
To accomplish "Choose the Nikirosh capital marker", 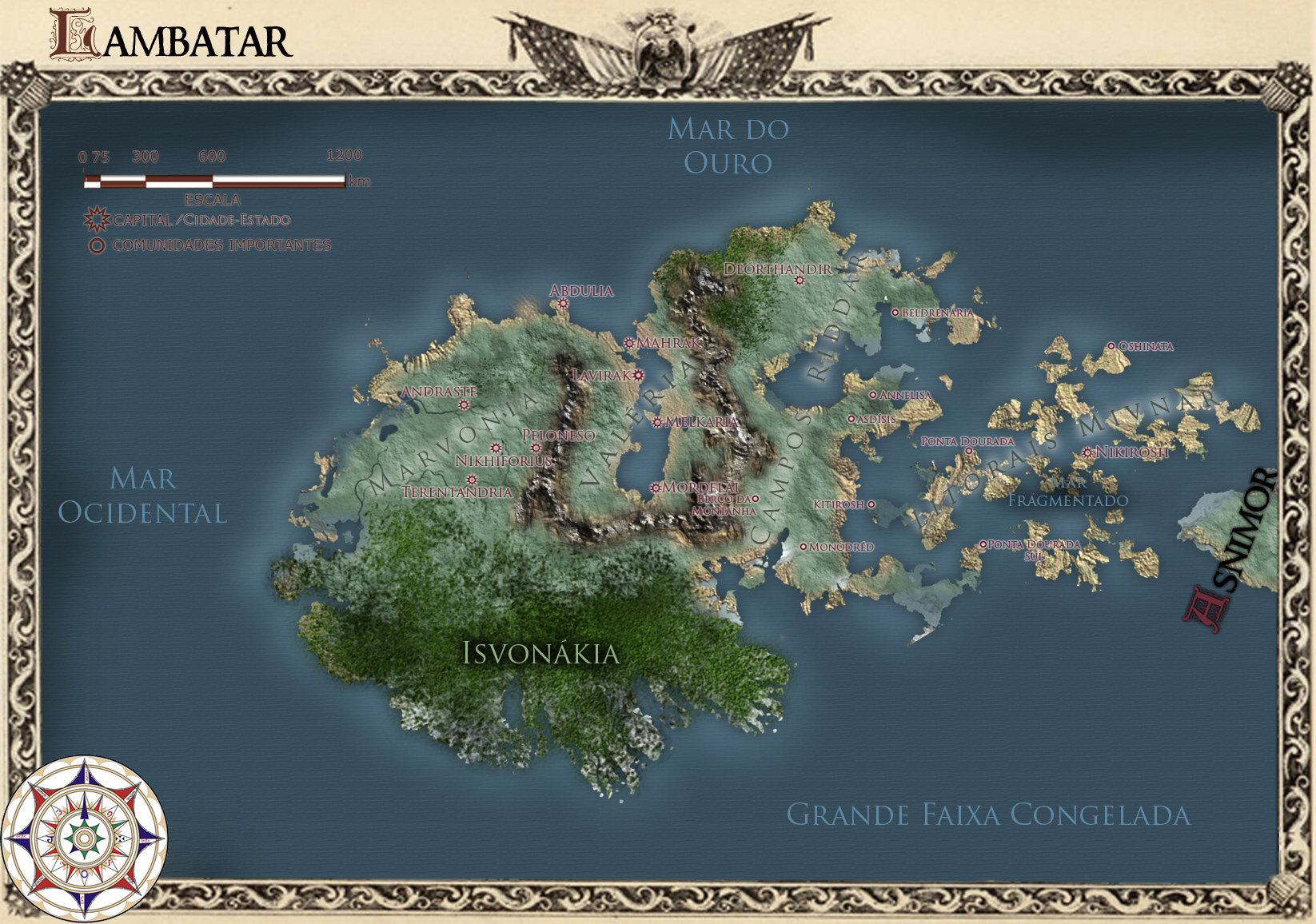I will click(1087, 452).
